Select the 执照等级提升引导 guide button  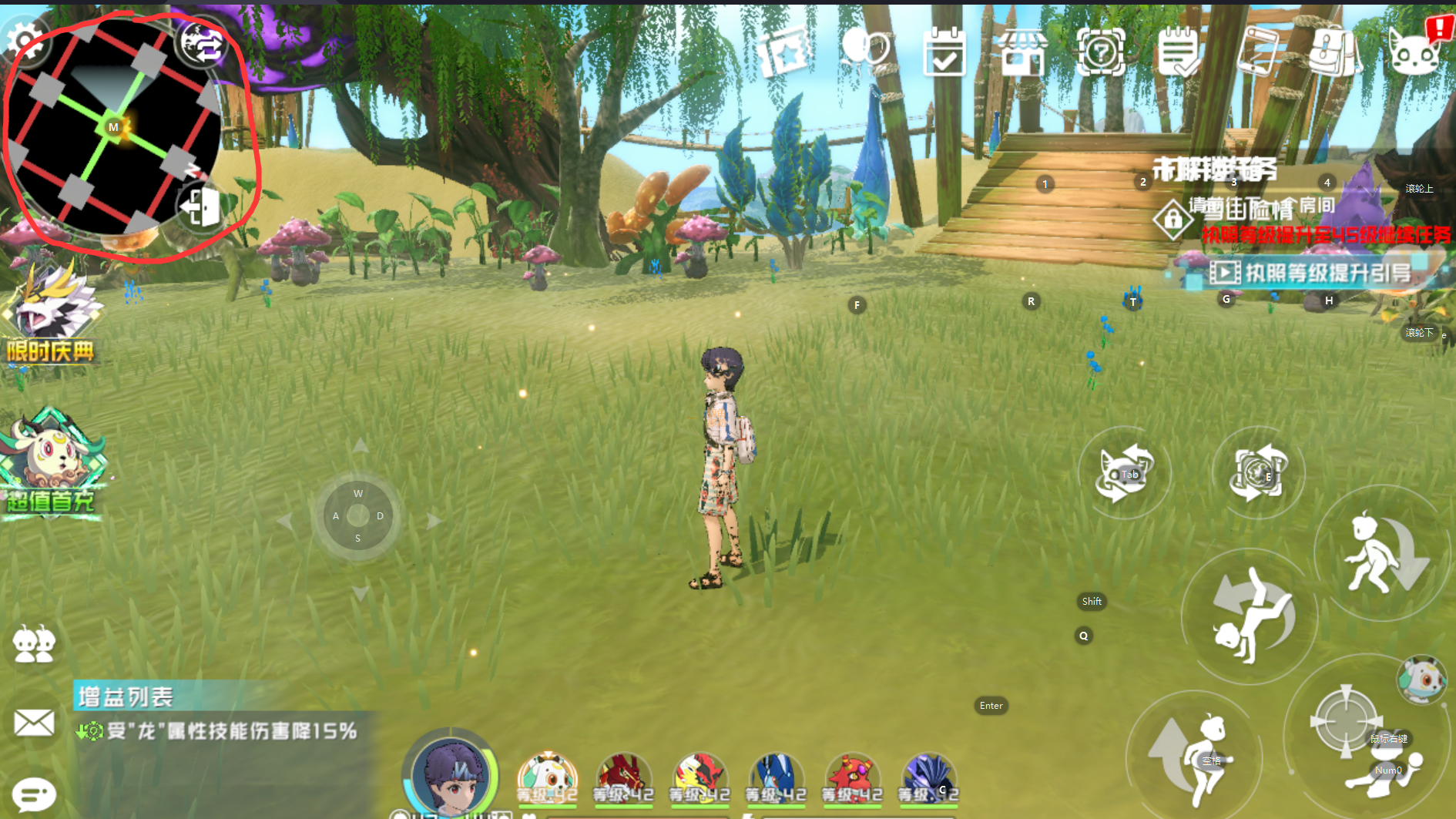click(x=1310, y=273)
